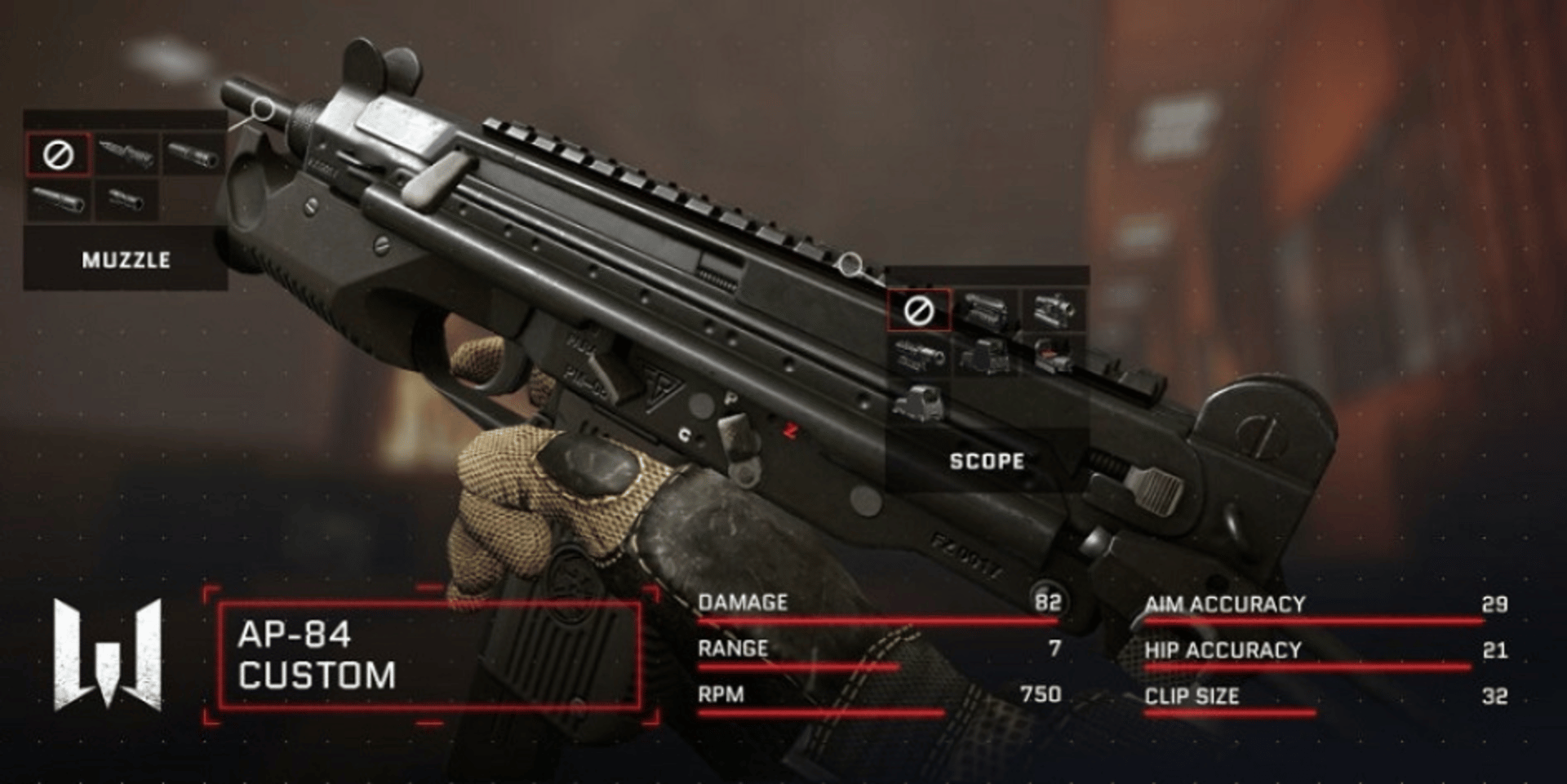Pick the shortest stubby muzzle attachment
The image size is (1567, 784).
tap(126, 200)
